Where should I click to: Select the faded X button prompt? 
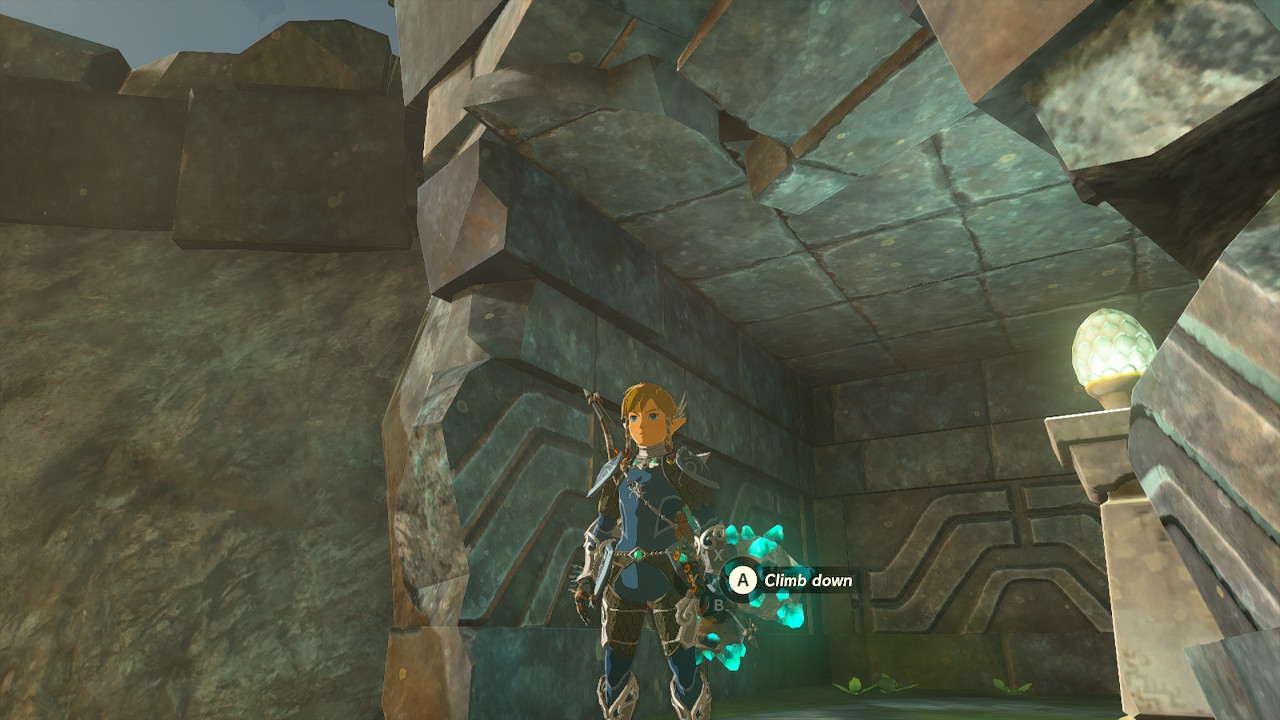tap(717, 553)
